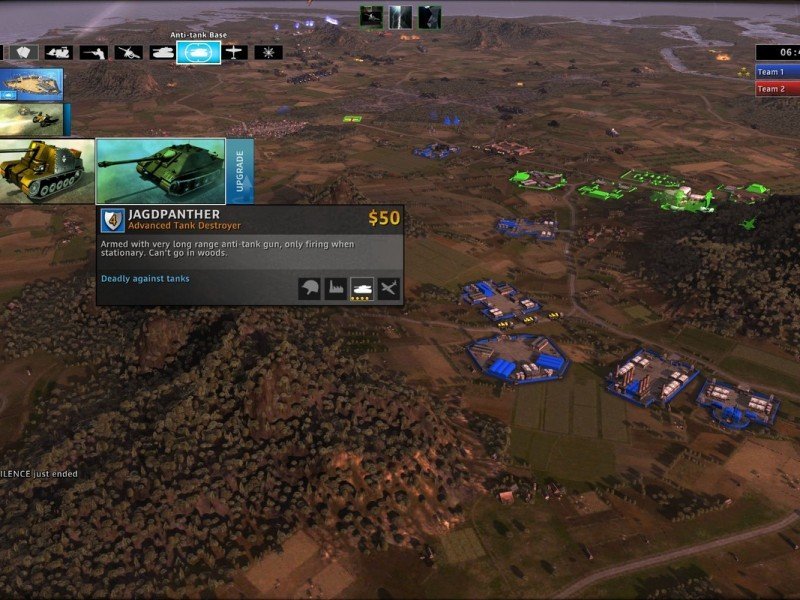Choose the yellow self-propelled gun unit card
The image size is (800, 600).
coord(46,171)
